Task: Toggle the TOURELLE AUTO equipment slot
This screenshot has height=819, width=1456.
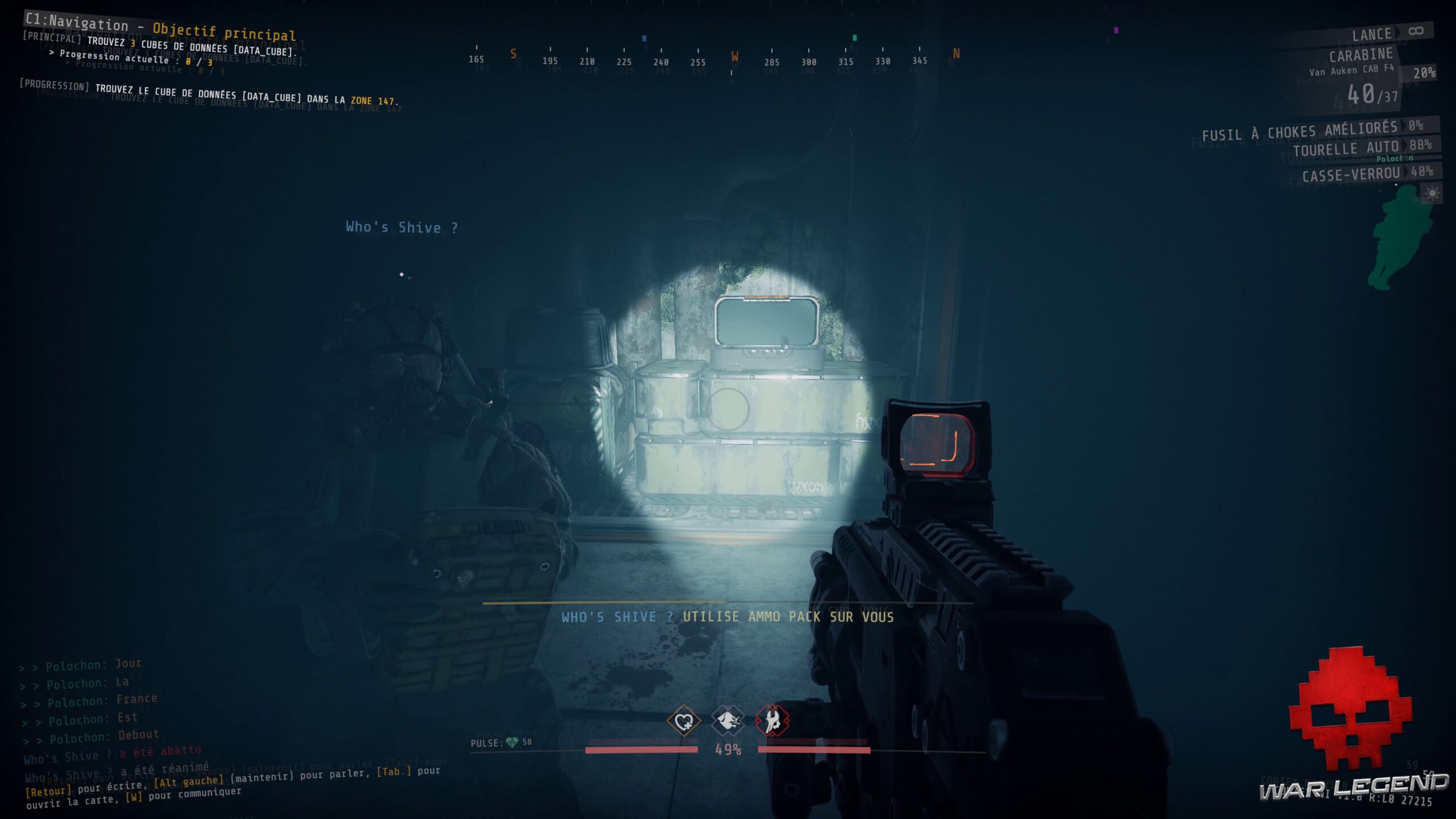Action: 1354,148
